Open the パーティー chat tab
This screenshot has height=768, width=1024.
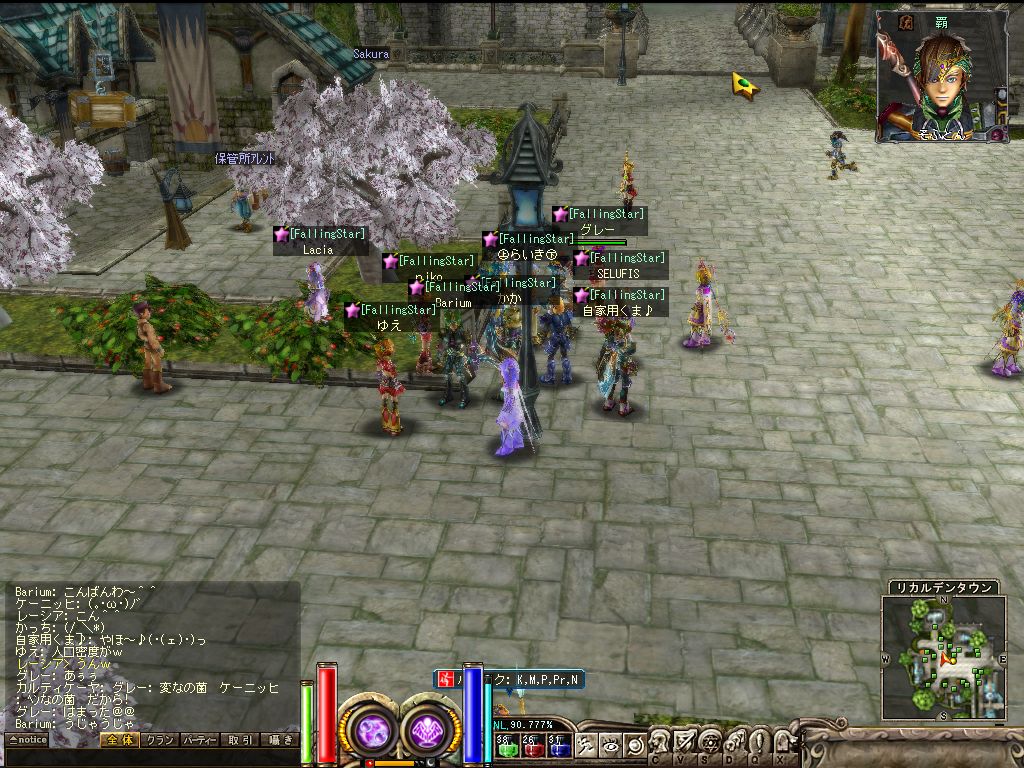click(x=199, y=740)
